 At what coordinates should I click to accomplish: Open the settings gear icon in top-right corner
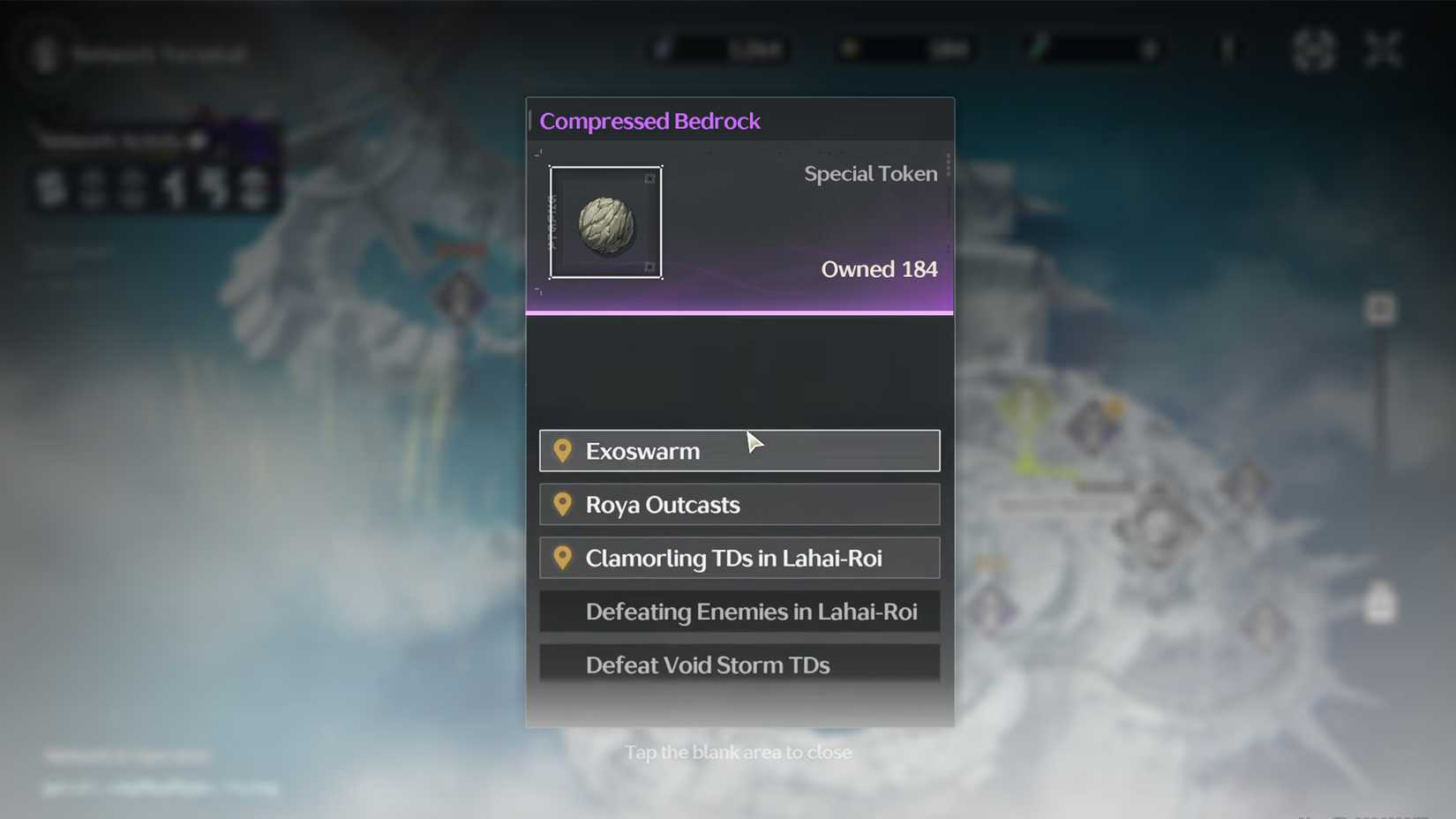1313,49
